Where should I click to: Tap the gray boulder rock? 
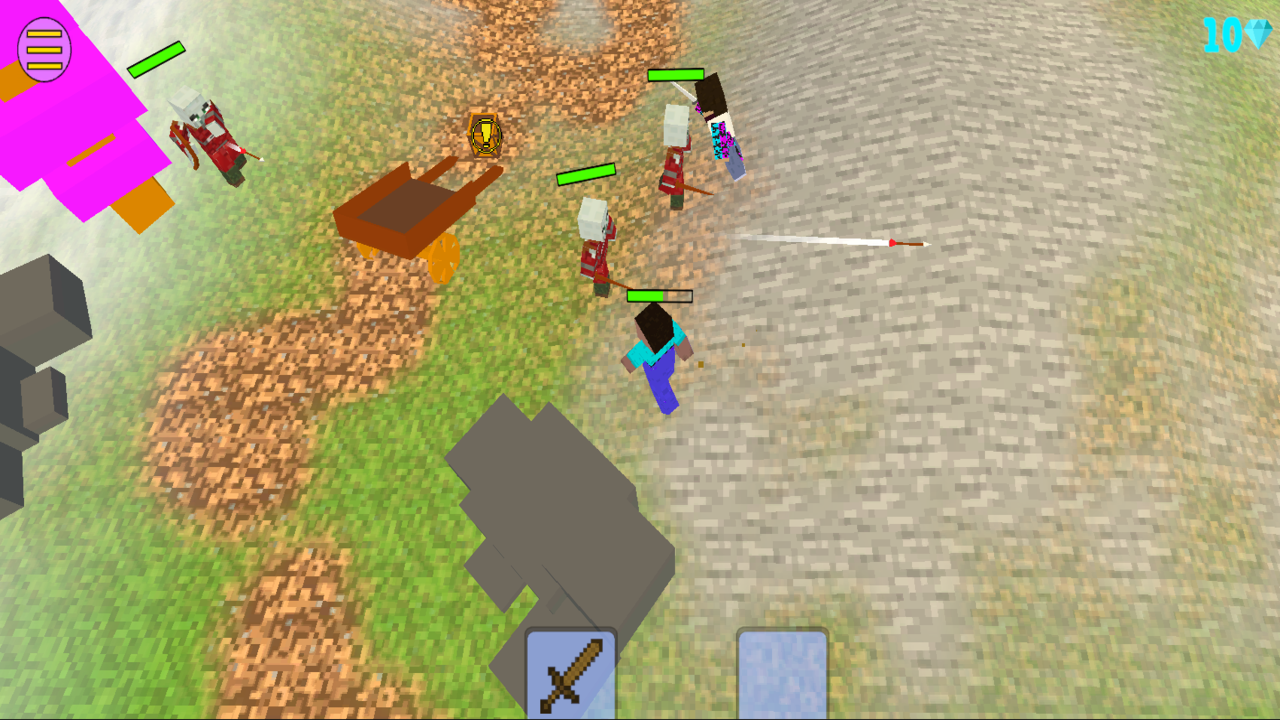[555, 500]
